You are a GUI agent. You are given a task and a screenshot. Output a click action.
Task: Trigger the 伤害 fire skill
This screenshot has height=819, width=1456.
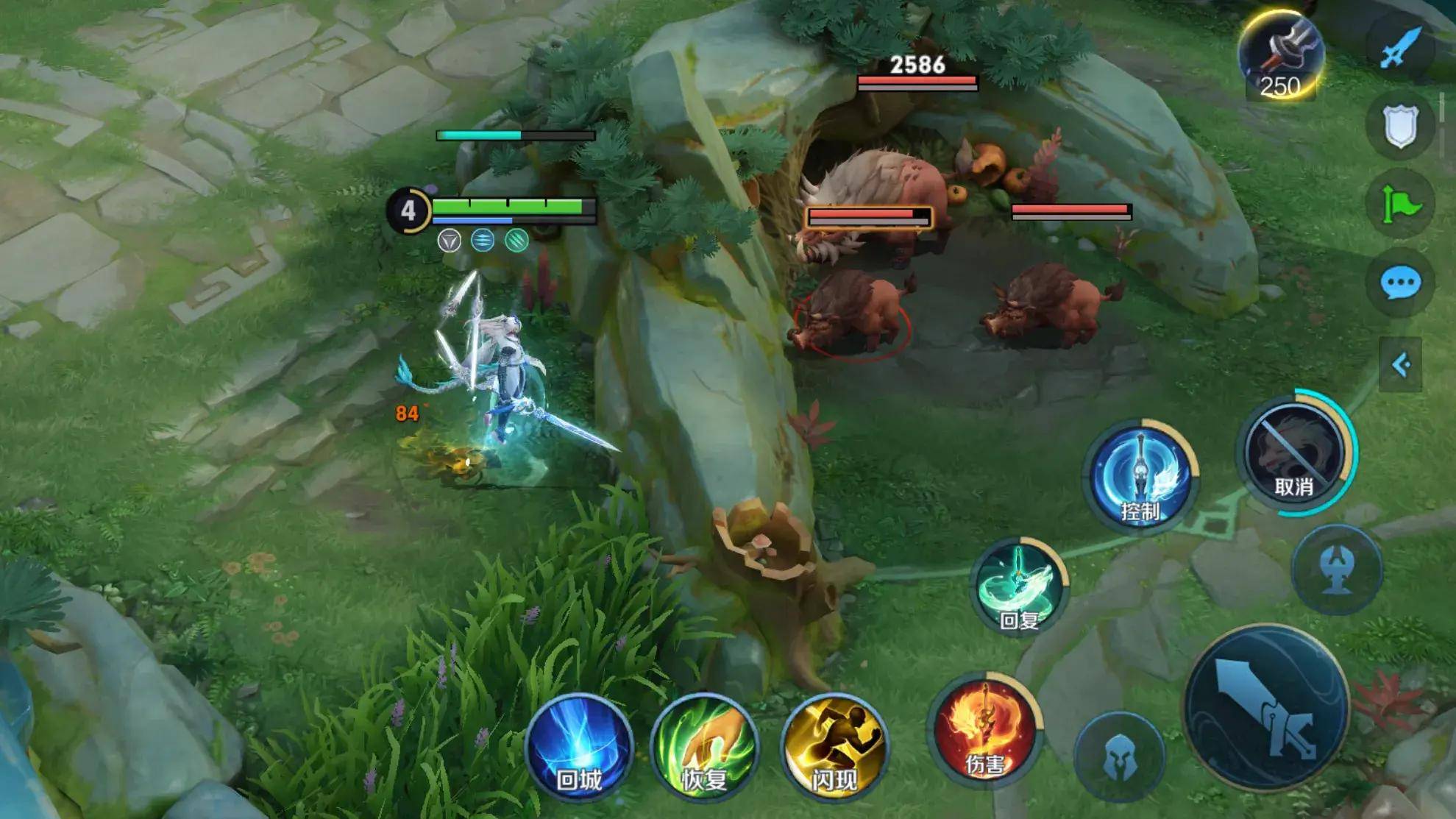984,730
